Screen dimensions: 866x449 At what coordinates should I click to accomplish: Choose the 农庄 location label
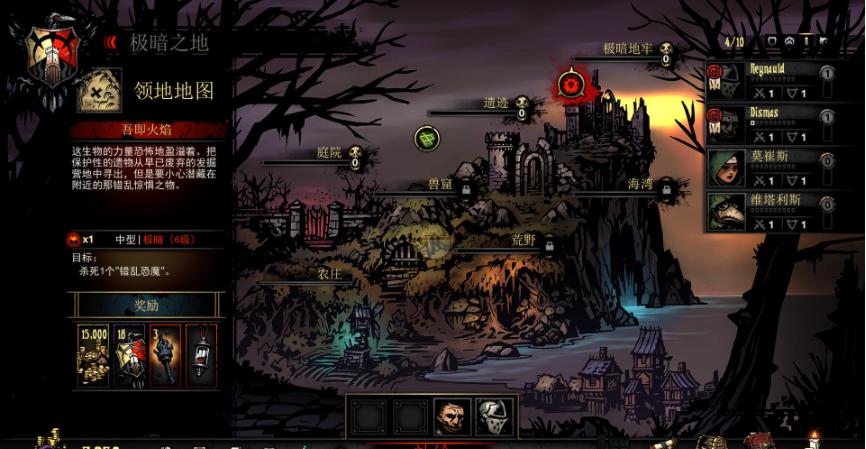pos(329,274)
